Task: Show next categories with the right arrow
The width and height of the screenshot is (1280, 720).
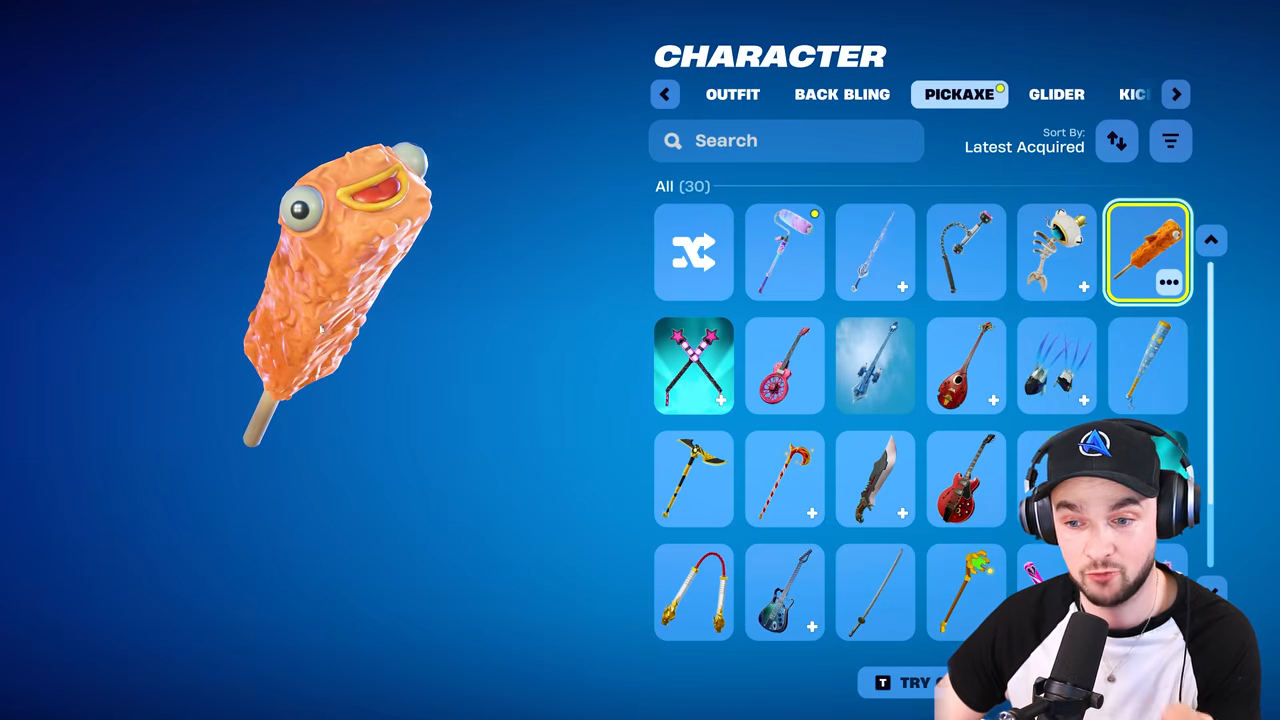Action: pos(1176,94)
